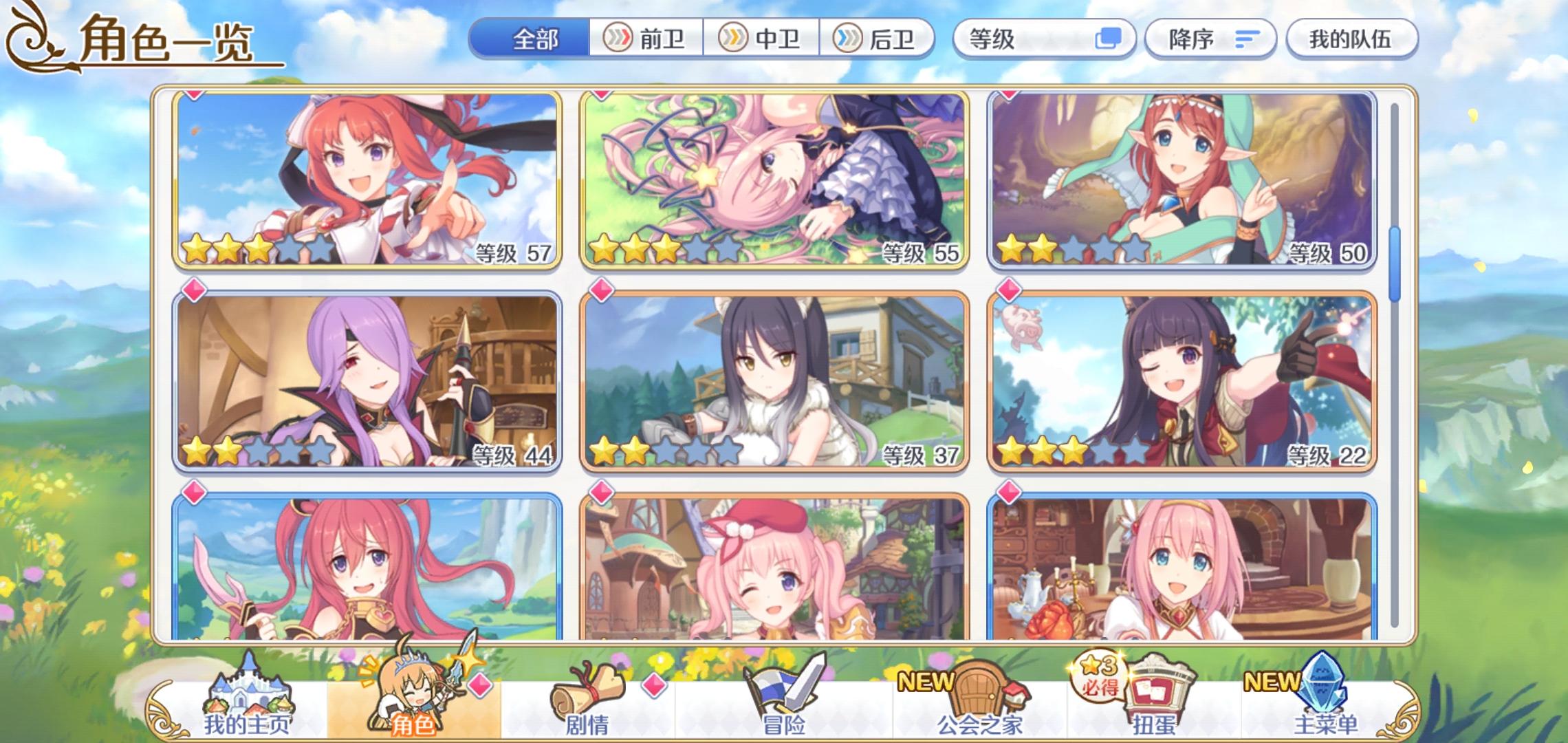Click the 角色一览 title label
The height and width of the screenshot is (743, 1568).
pyautogui.click(x=165, y=39)
